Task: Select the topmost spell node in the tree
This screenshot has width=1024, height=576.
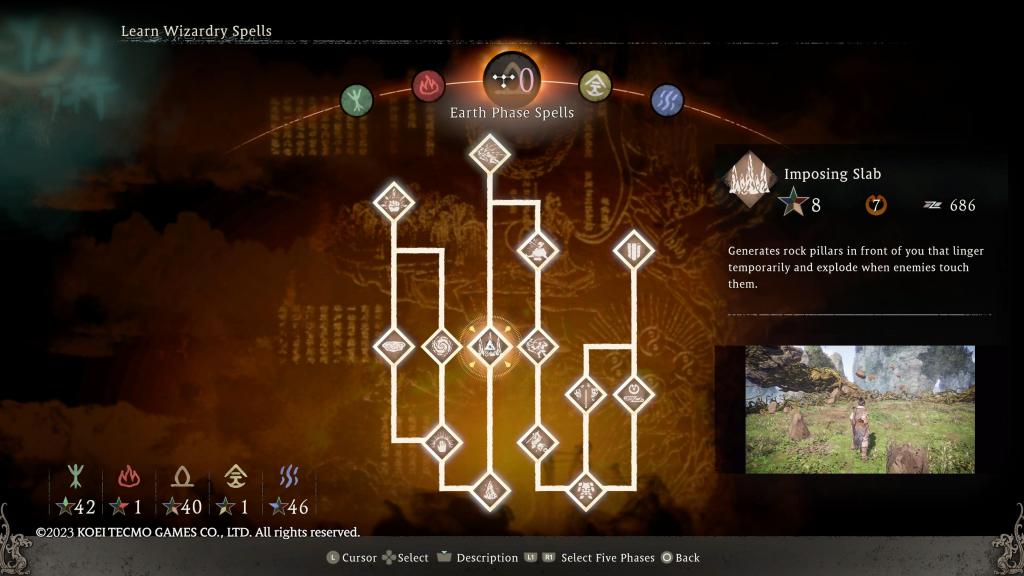Action: coord(489,153)
